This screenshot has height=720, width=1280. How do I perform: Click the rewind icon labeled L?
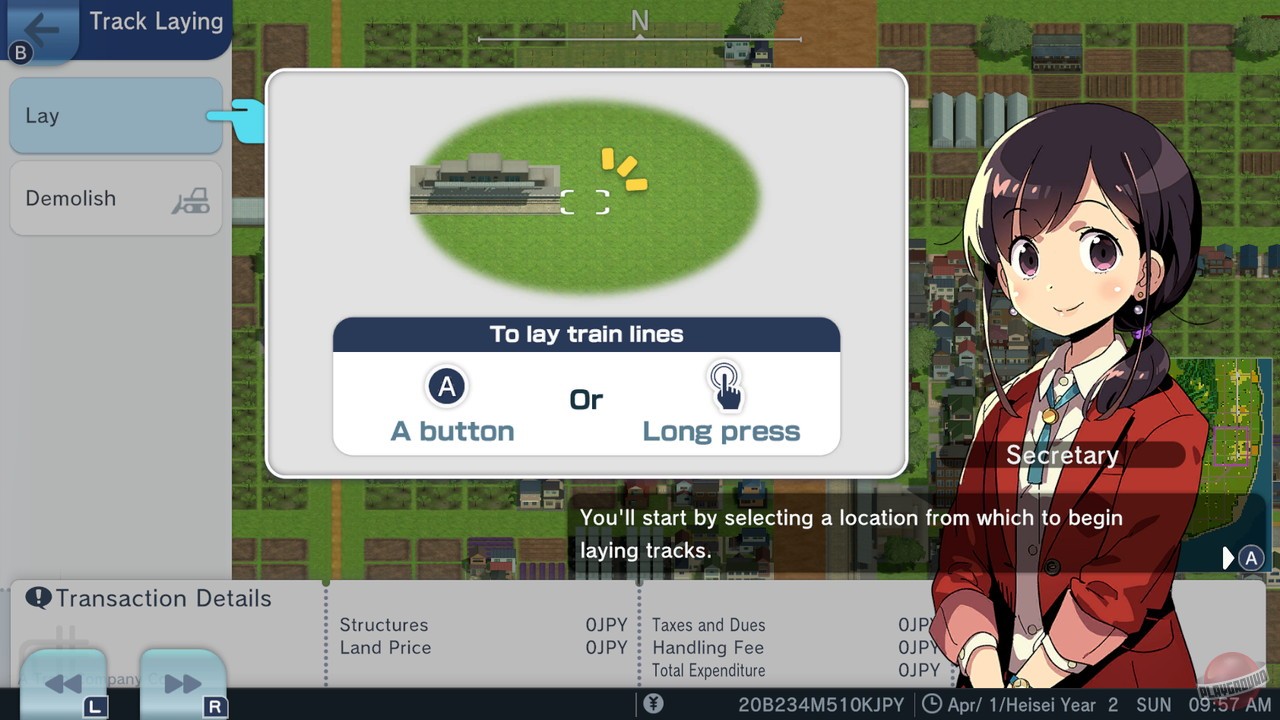(x=63, y=683)
